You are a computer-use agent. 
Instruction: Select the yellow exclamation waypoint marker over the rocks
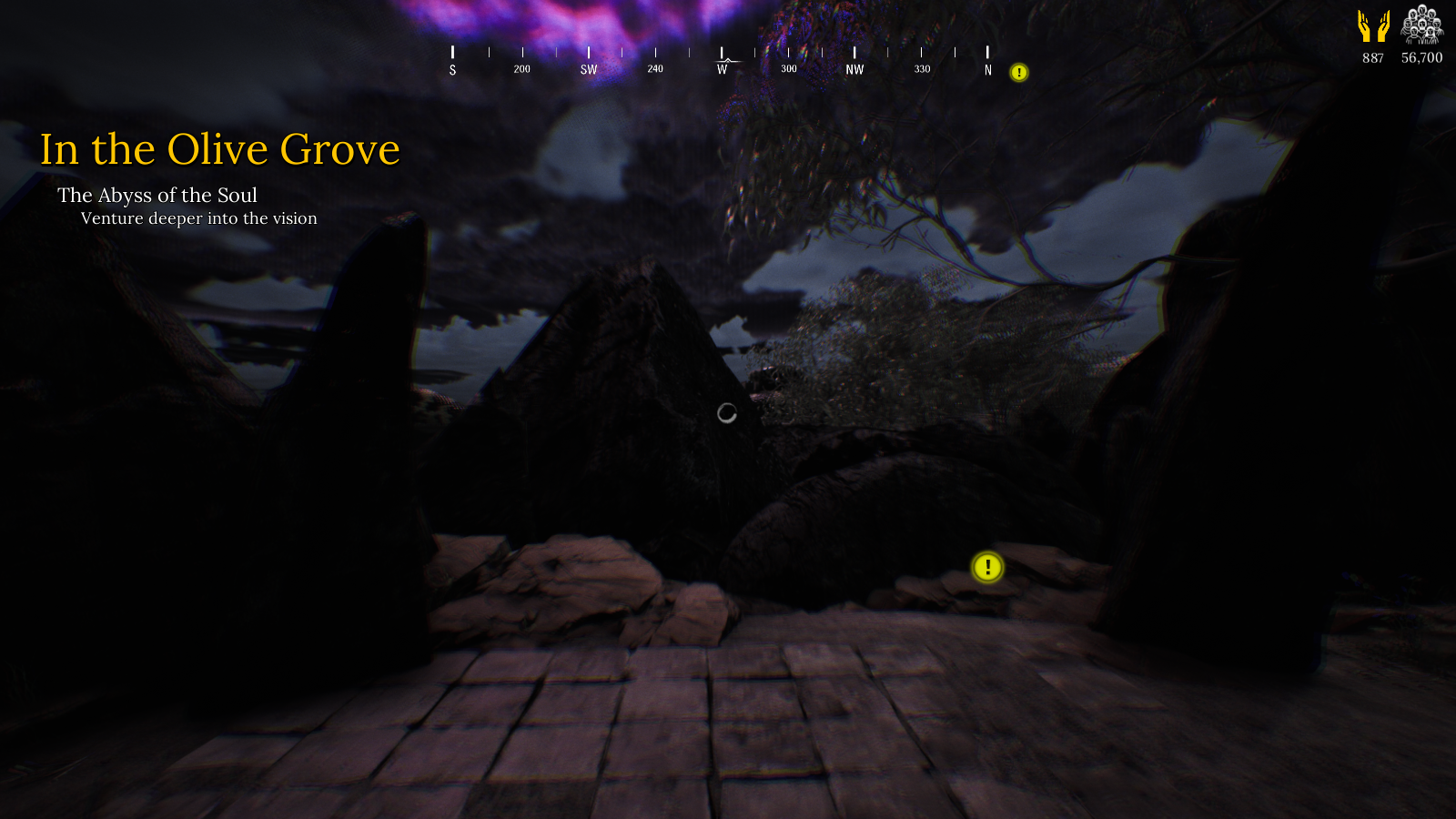coord(987,568)
